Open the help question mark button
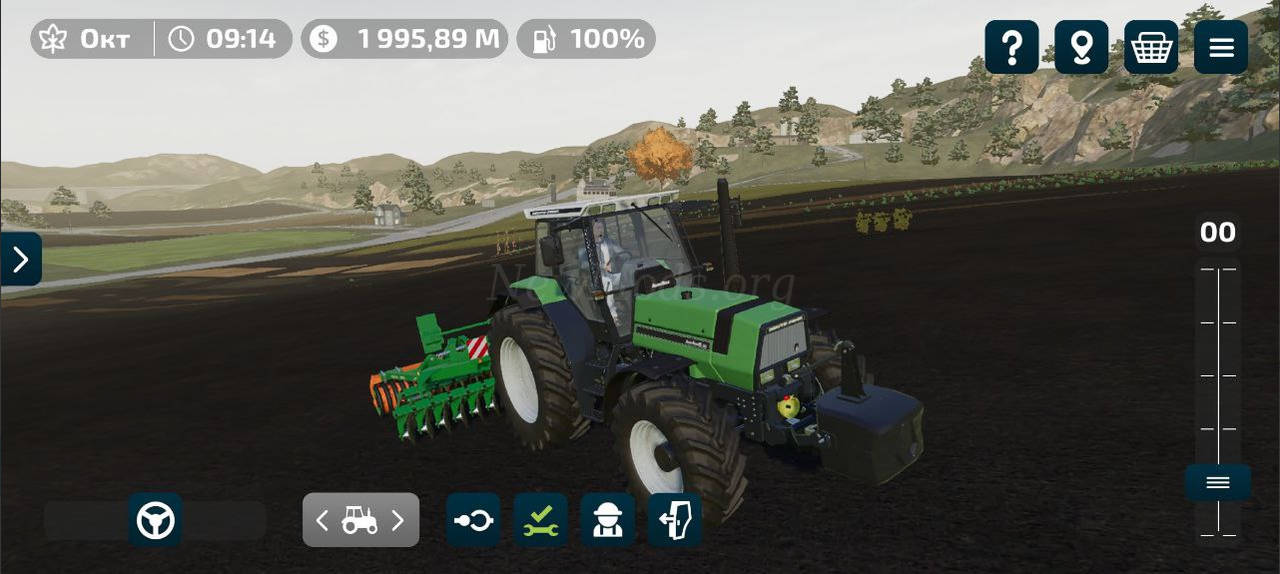 point(1011,47)
